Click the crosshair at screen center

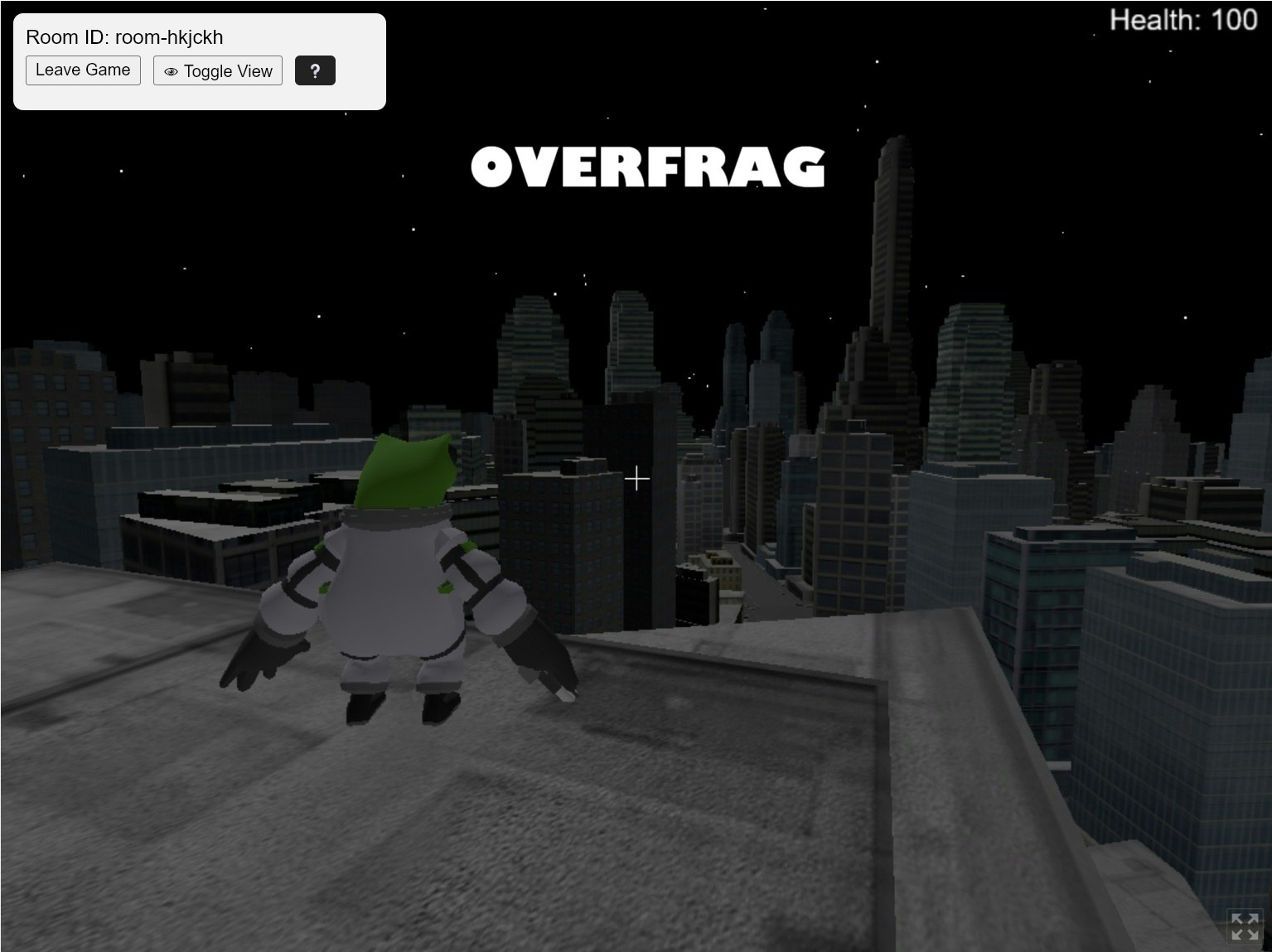pyautogui.click(x=636, y=479)
